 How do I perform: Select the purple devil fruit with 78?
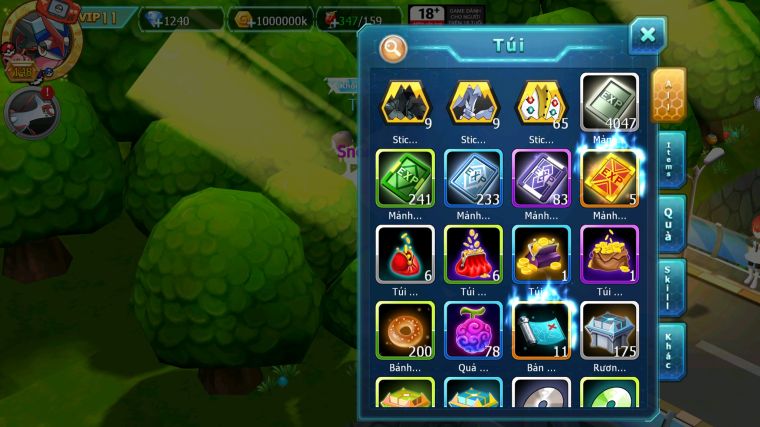pyautogui.click(x=473, y=330)
